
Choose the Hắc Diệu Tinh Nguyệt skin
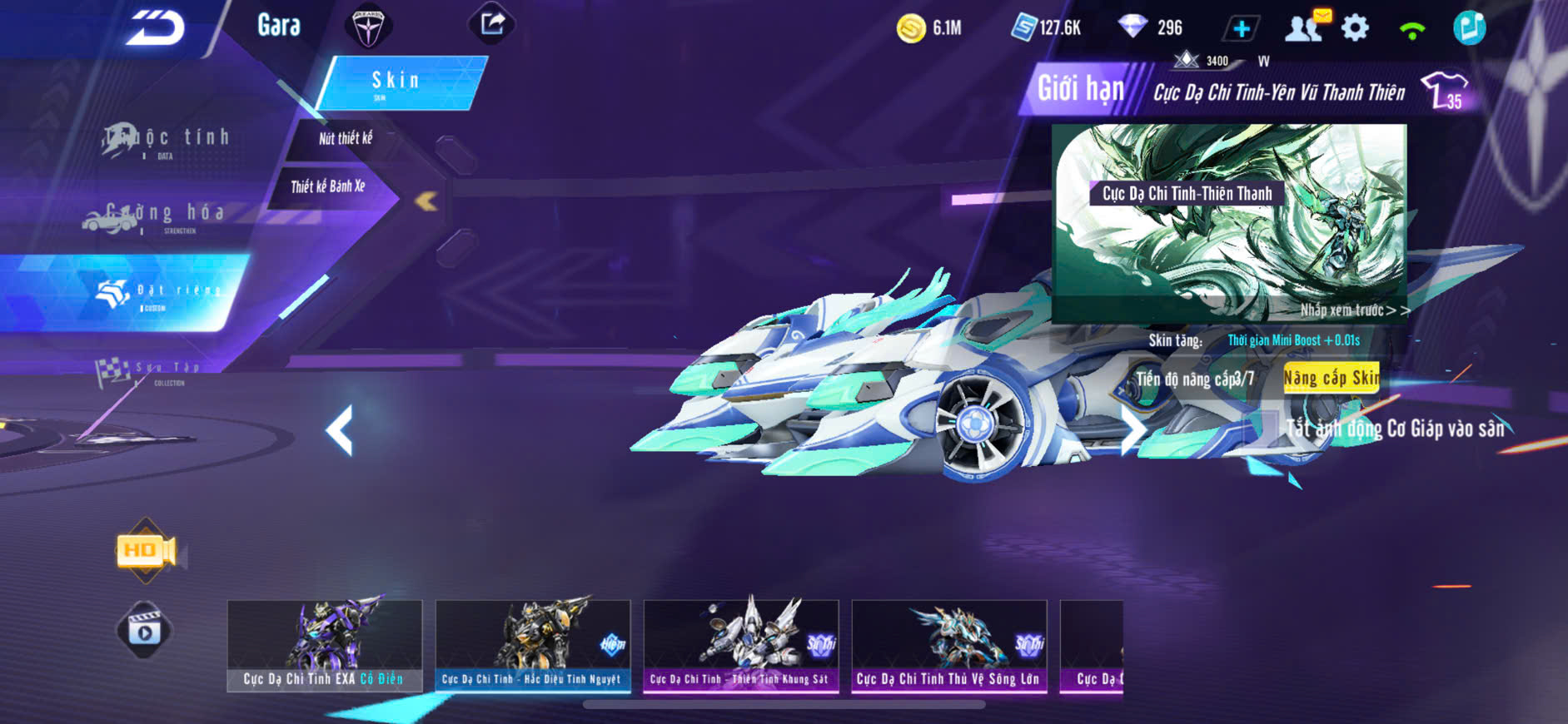[532, 646]
